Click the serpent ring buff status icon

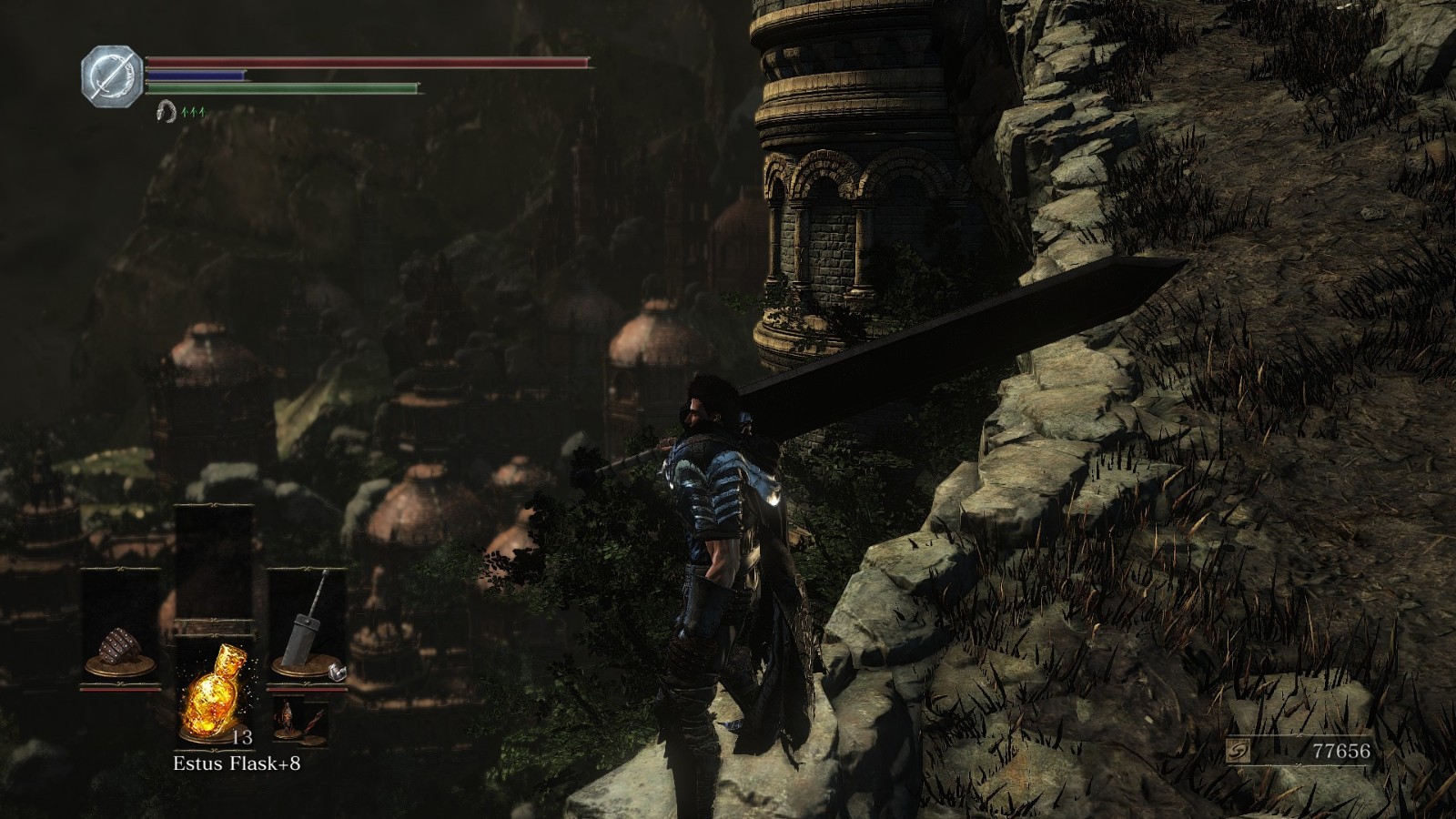[165, 112]
